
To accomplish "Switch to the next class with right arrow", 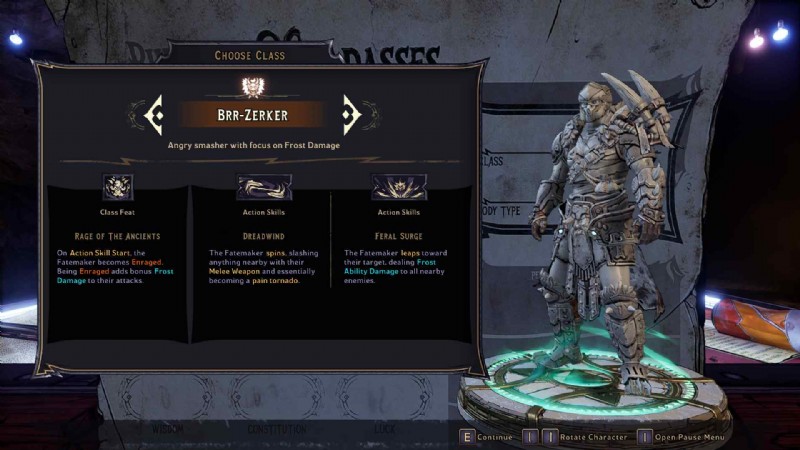I will (351, 115).
